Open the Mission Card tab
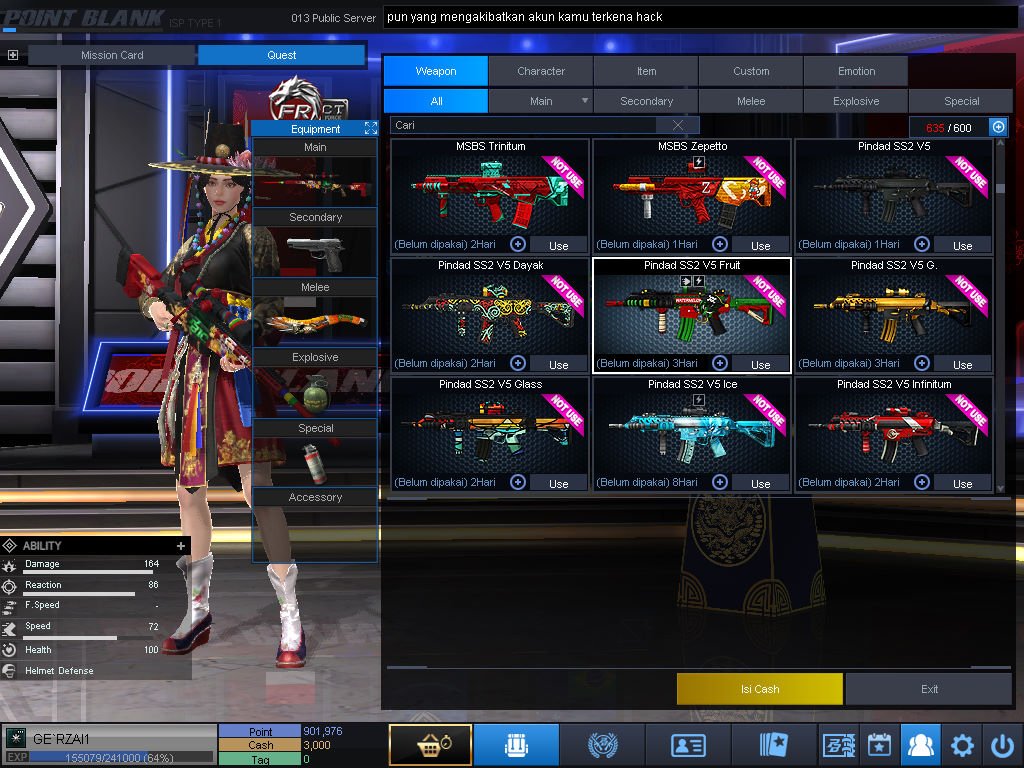This screenshot has width=1024, height=768. click(x=112, y=55)
